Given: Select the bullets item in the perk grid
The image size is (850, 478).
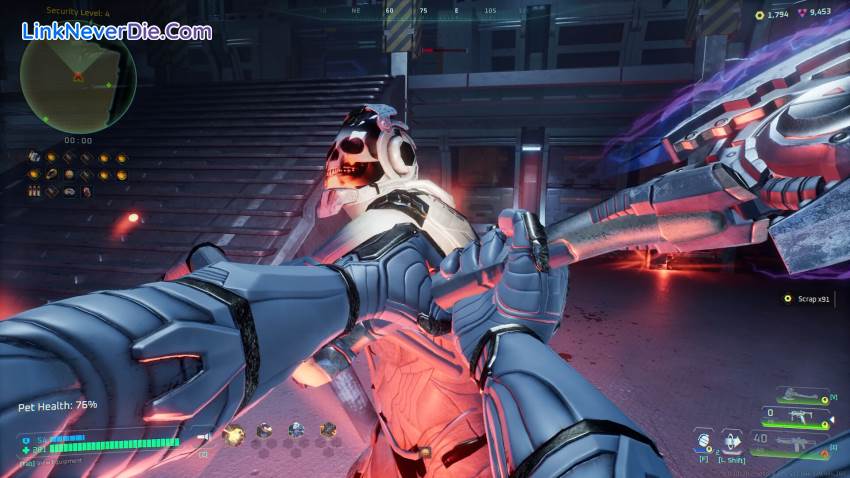Looking at the screenshot, I should click(33, 190).
